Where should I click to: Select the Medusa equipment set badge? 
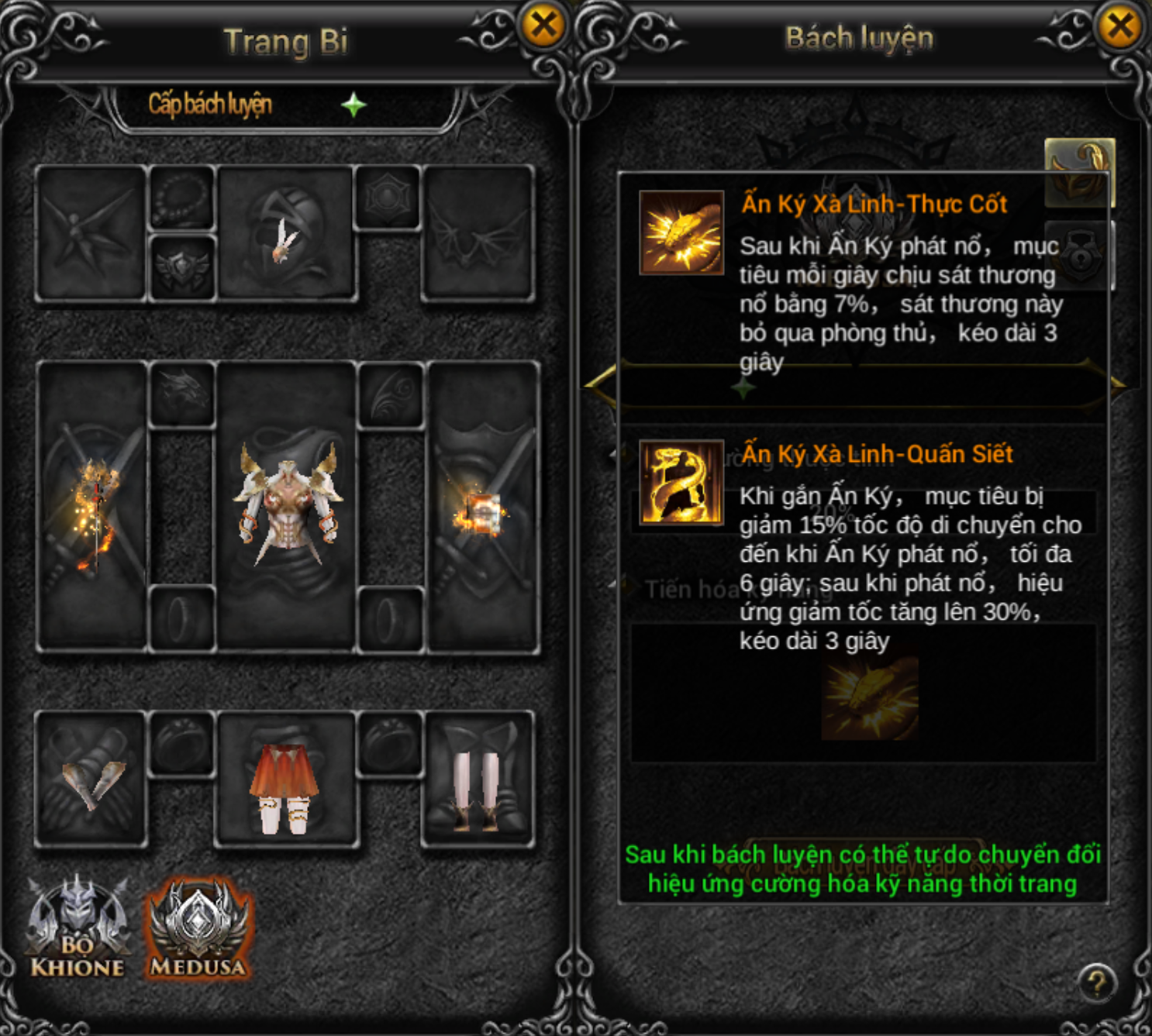pos(198,928)
